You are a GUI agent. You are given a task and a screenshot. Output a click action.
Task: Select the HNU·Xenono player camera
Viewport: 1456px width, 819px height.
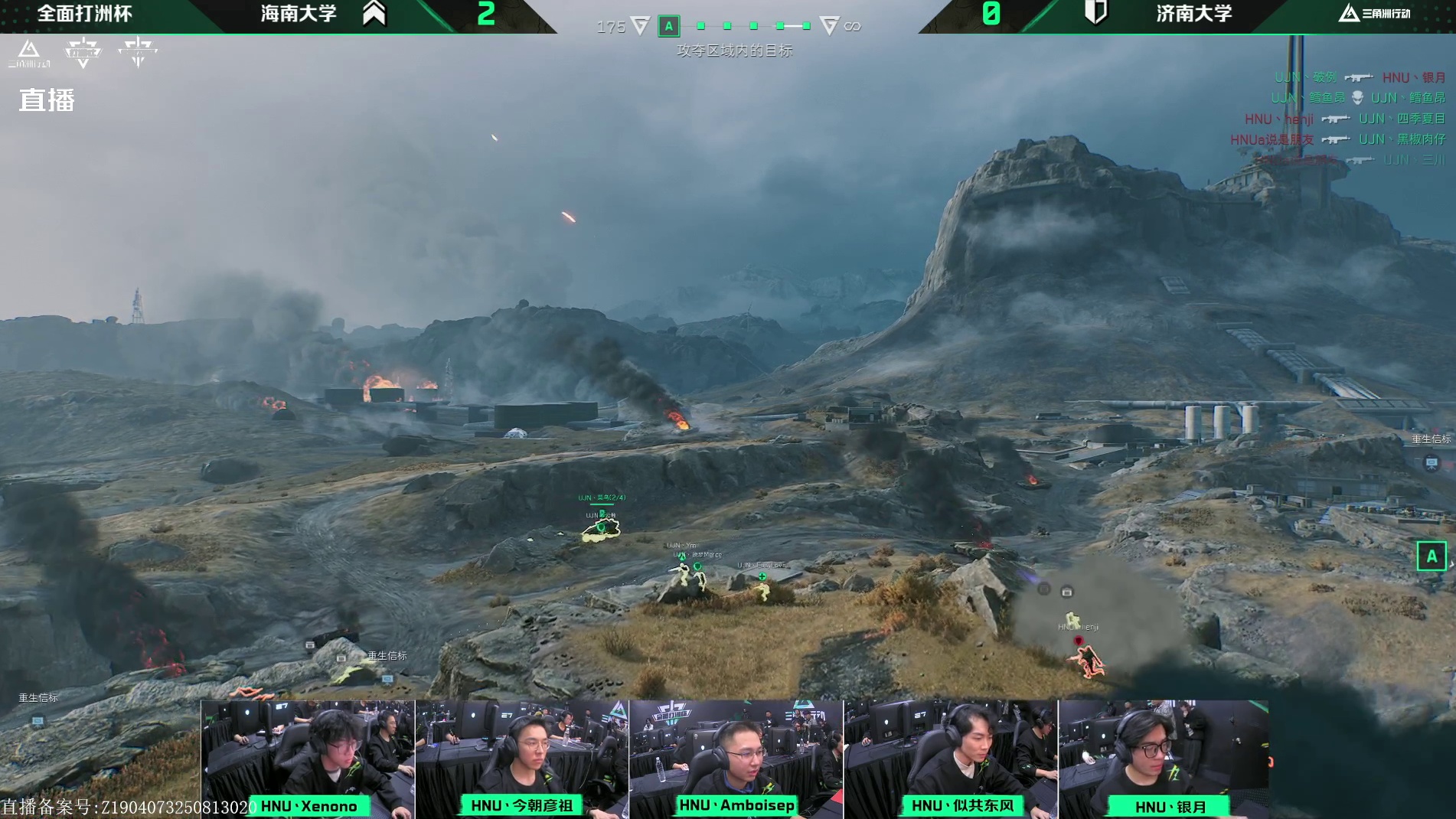coord(308,759)
